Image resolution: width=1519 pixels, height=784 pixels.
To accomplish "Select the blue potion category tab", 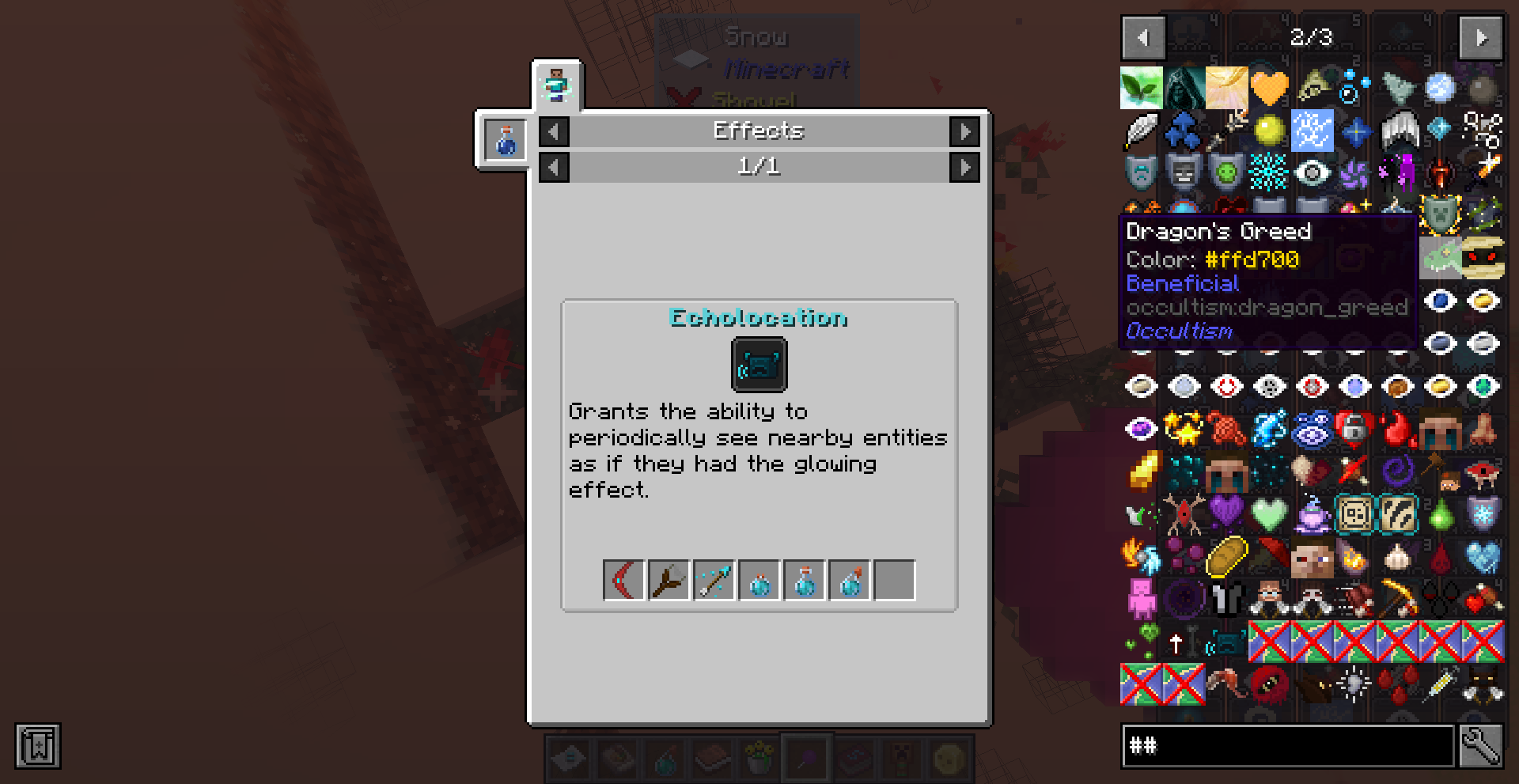I will point(506,141).
